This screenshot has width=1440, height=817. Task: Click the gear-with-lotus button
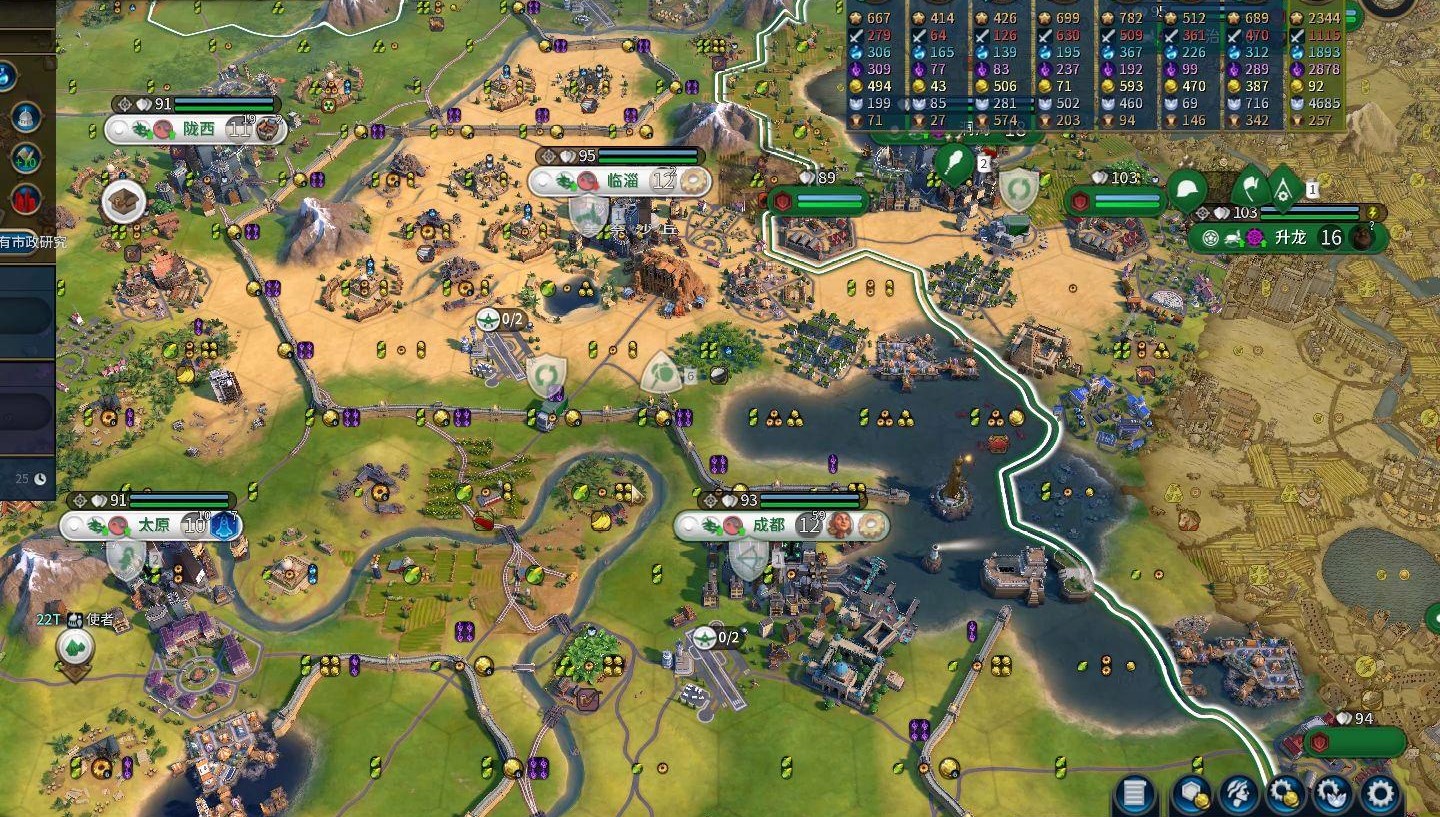(x=1333, y=794)
